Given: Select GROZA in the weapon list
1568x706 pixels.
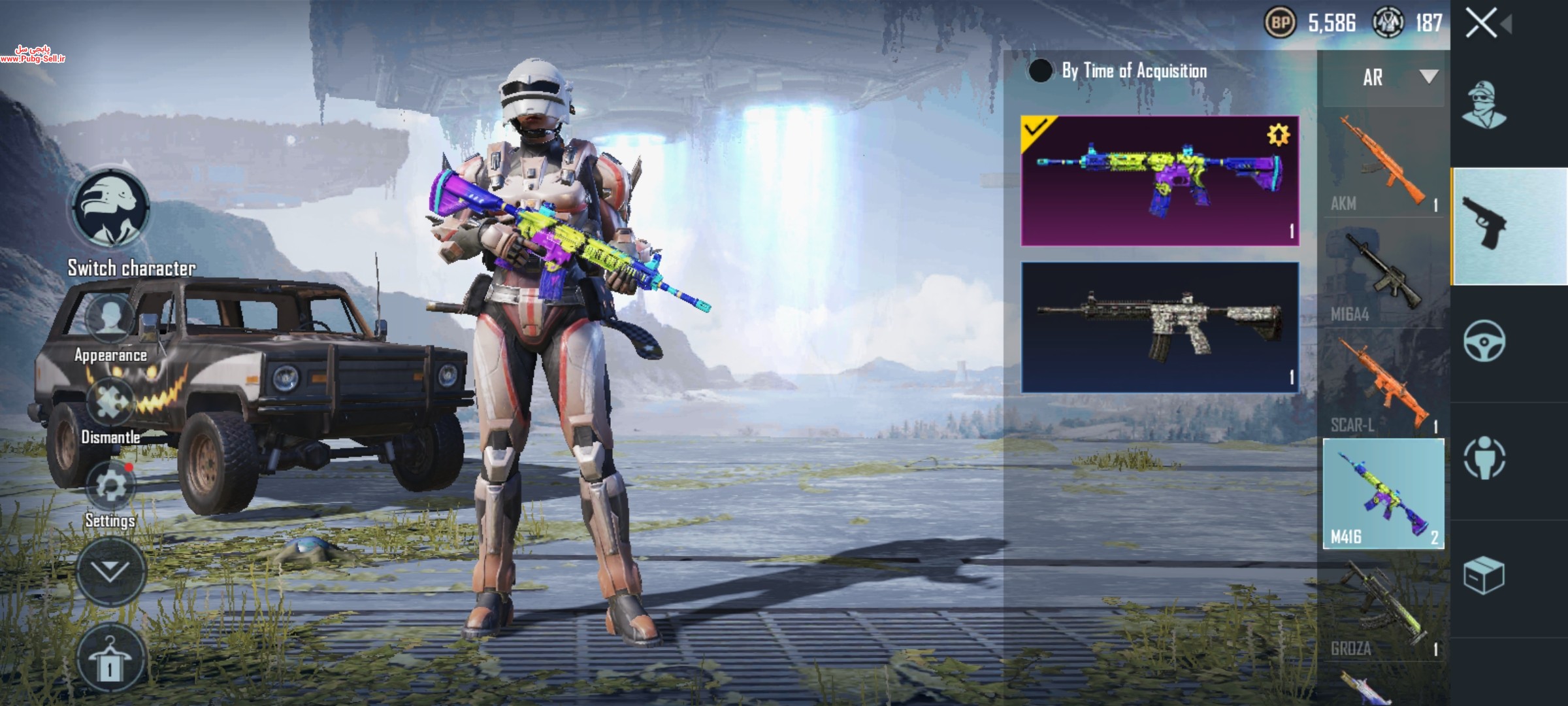Looking at the screenshot, I should tap(1383, 609).
